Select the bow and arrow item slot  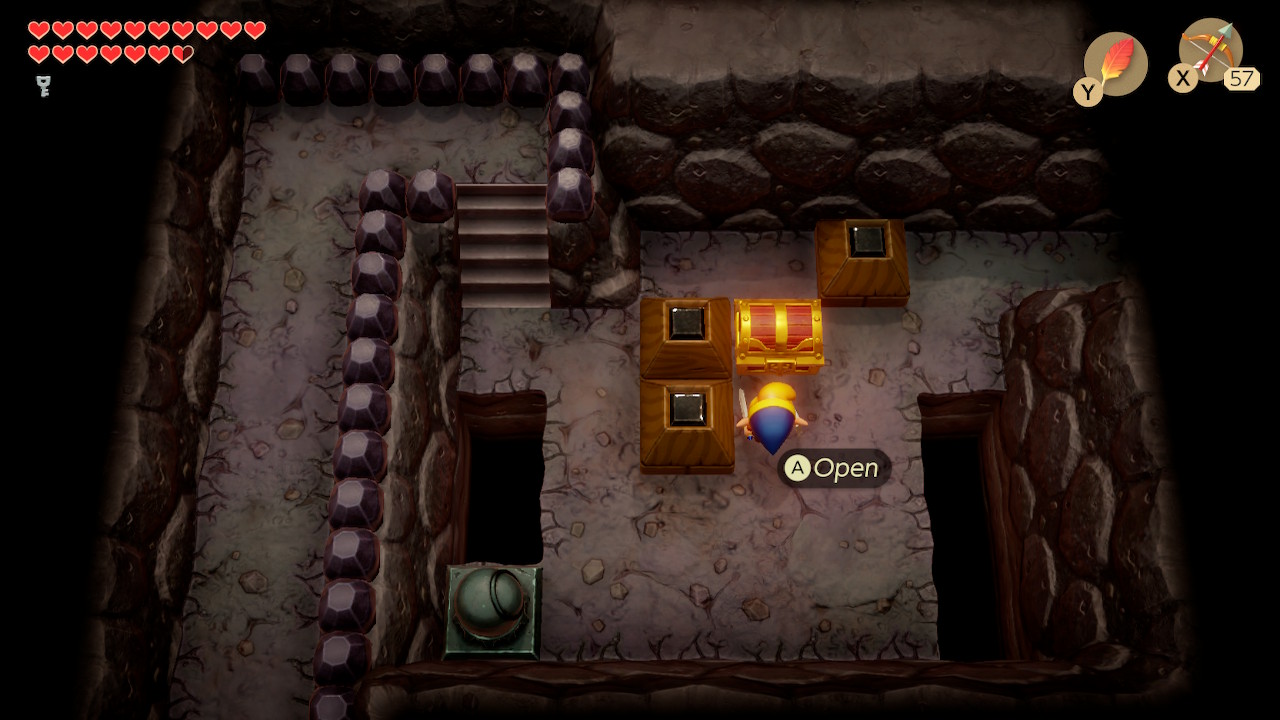click(x=1210, y=50)
